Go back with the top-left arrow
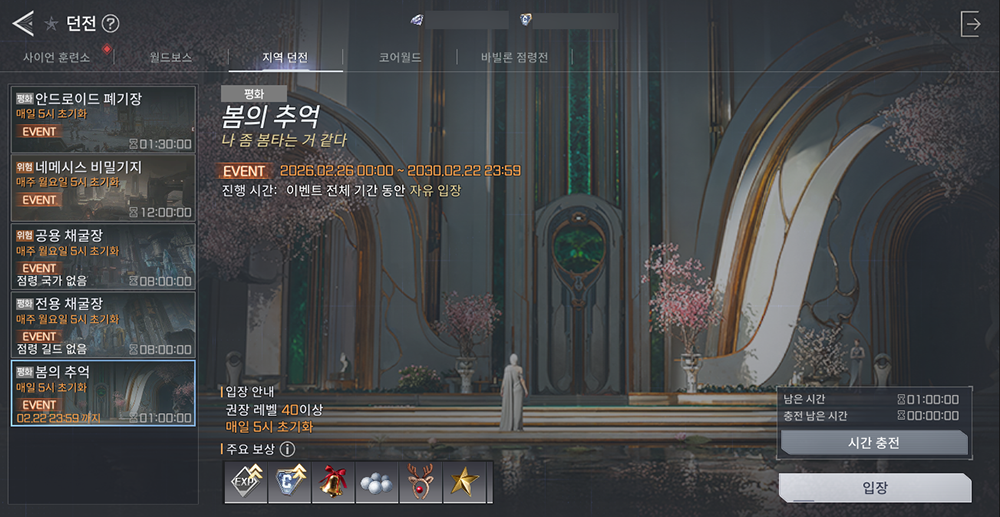 [23, 22]
